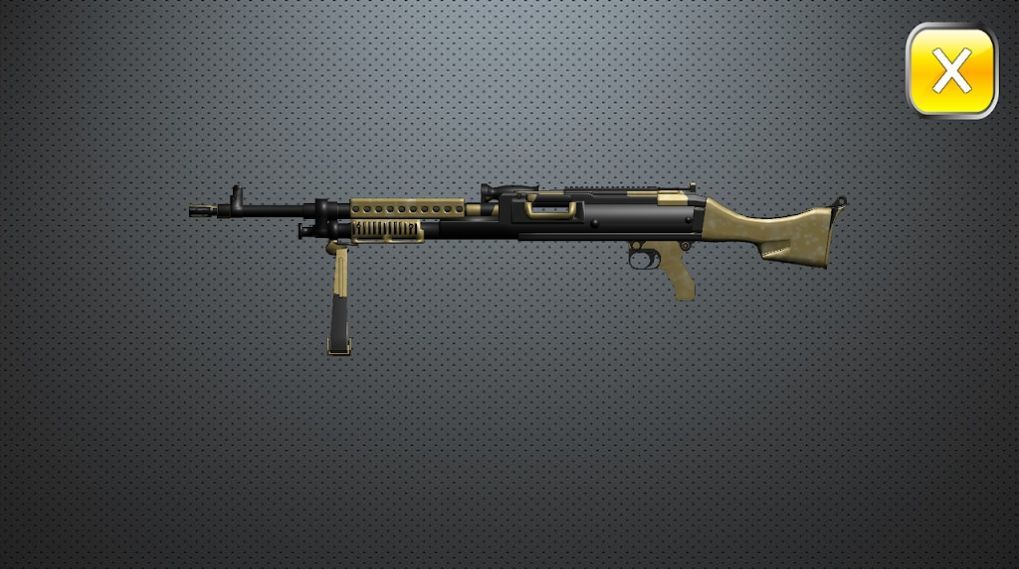The height and width of the screenshot is (569, 1019).
Task: Close the weapon view with the yellow X
Action: coord(951,71)
